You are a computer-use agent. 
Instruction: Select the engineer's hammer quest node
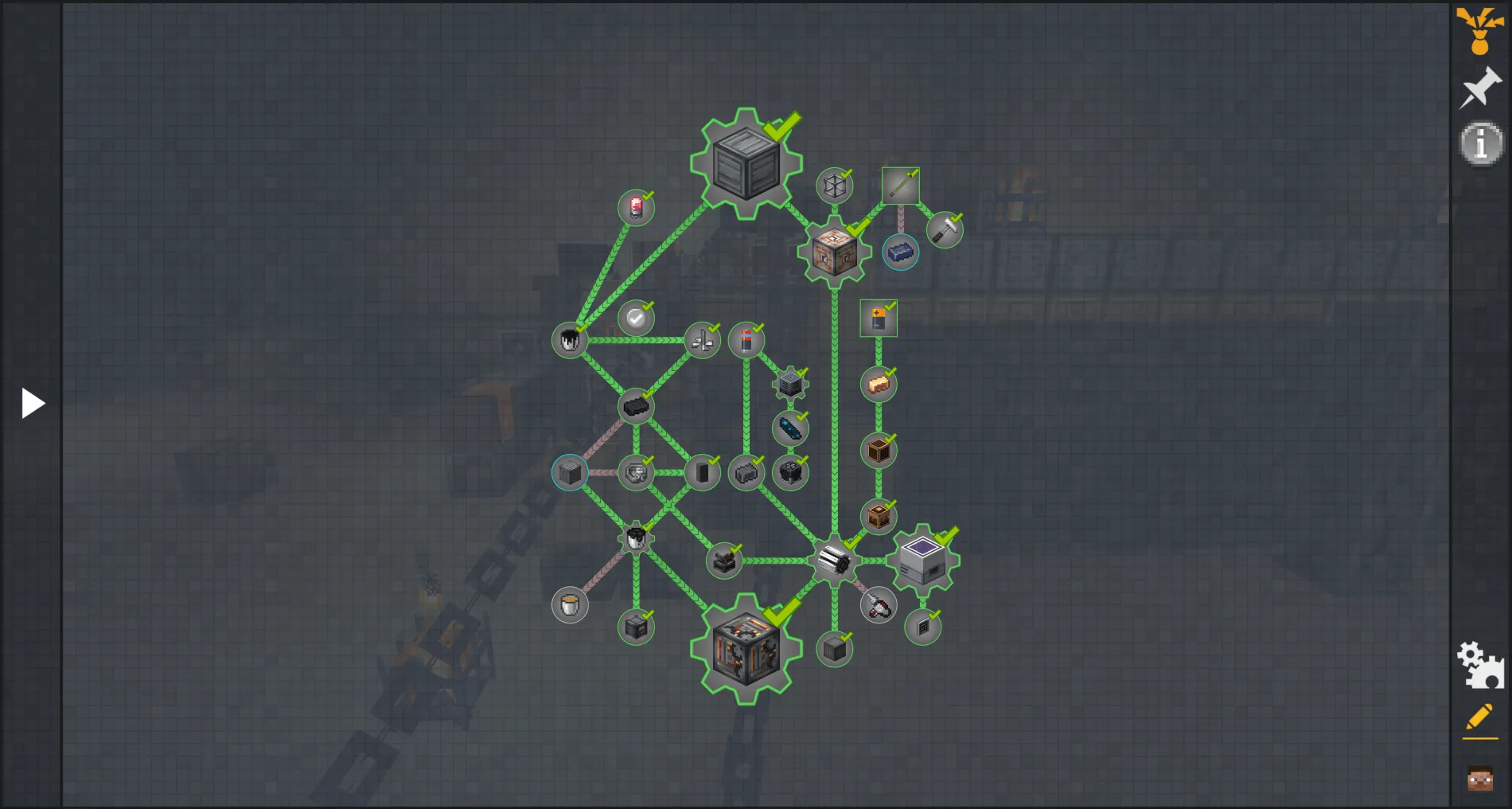coord(945,230)
